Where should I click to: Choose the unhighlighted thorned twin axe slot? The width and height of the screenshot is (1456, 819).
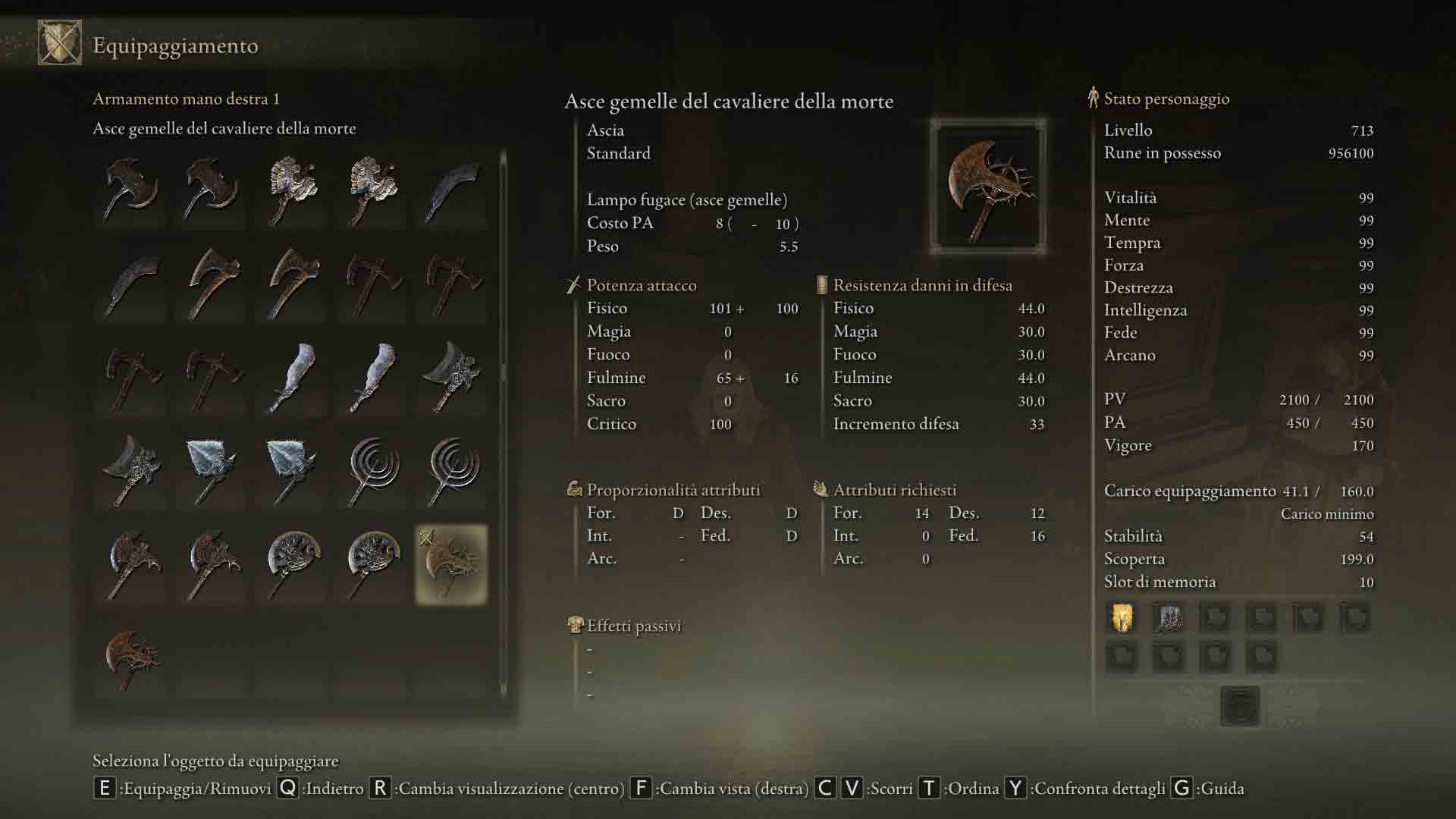(132, 658)
